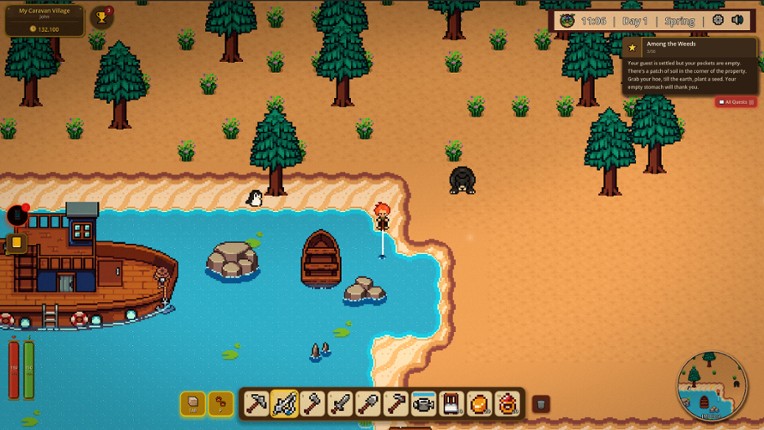Pick the shovel from the hotbar
The width and height of the screenshot is (764, 430).
coord(368,403)
